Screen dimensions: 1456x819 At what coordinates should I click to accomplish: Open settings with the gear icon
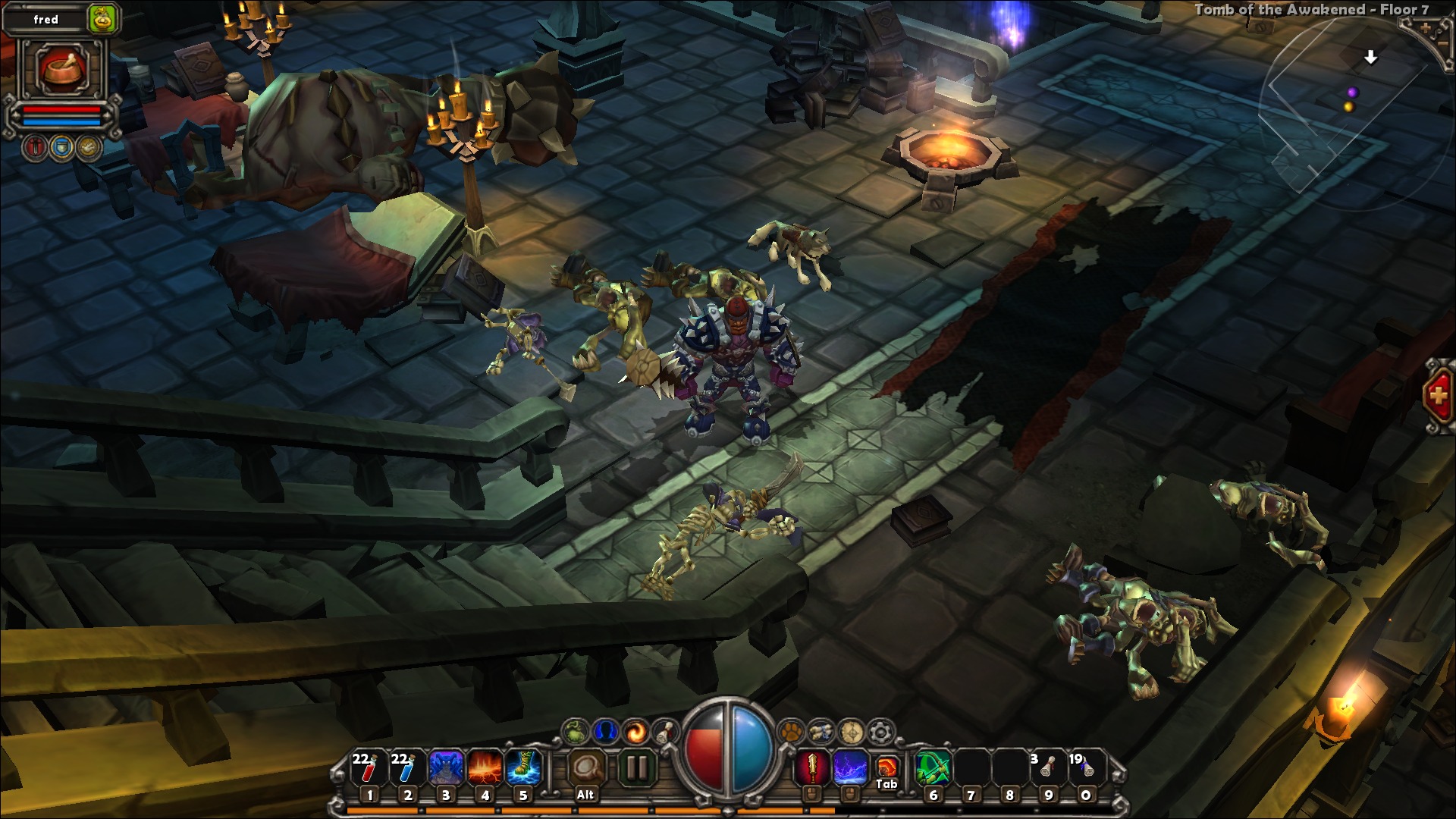coord(880,732)
